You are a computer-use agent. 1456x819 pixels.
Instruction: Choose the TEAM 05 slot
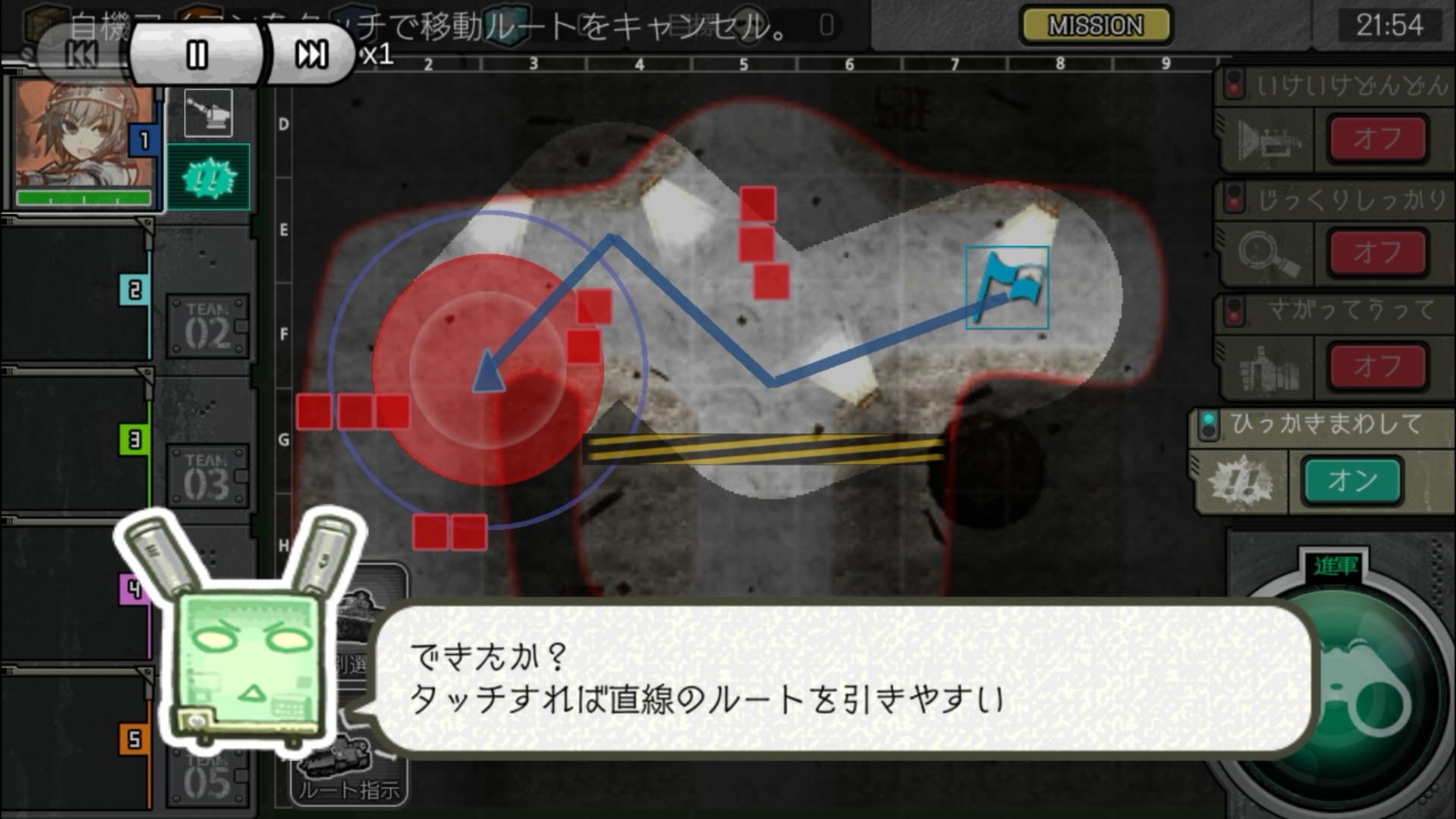pyautogui.click(x=207, y=777)
